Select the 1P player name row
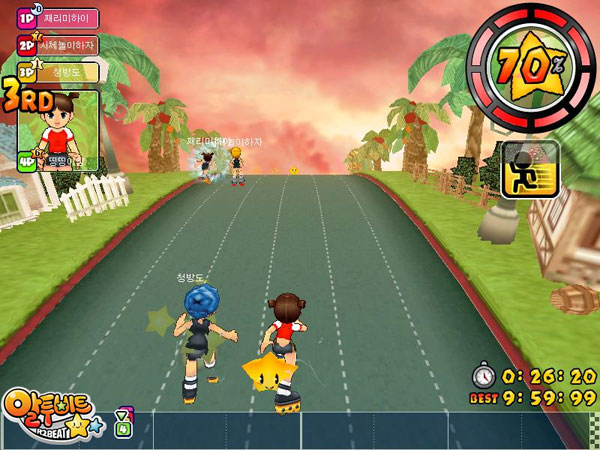The width and height of the screenshot is (600, 450). (x=60, y=19)
